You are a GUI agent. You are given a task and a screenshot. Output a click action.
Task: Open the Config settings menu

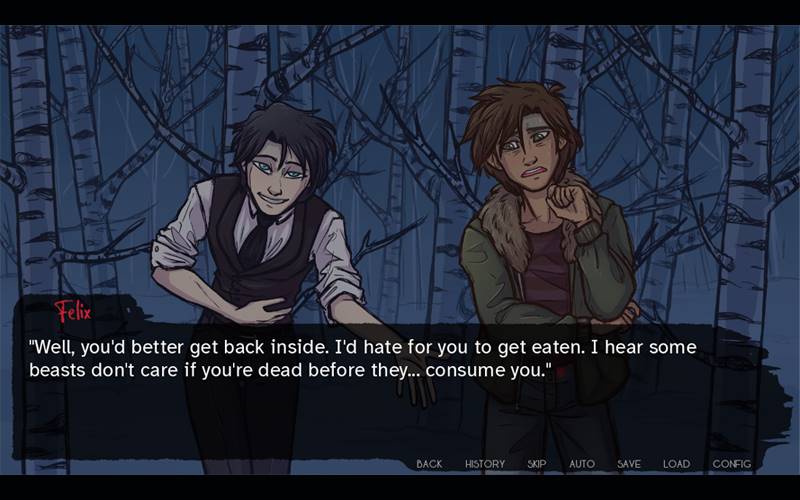pos(731,464)
